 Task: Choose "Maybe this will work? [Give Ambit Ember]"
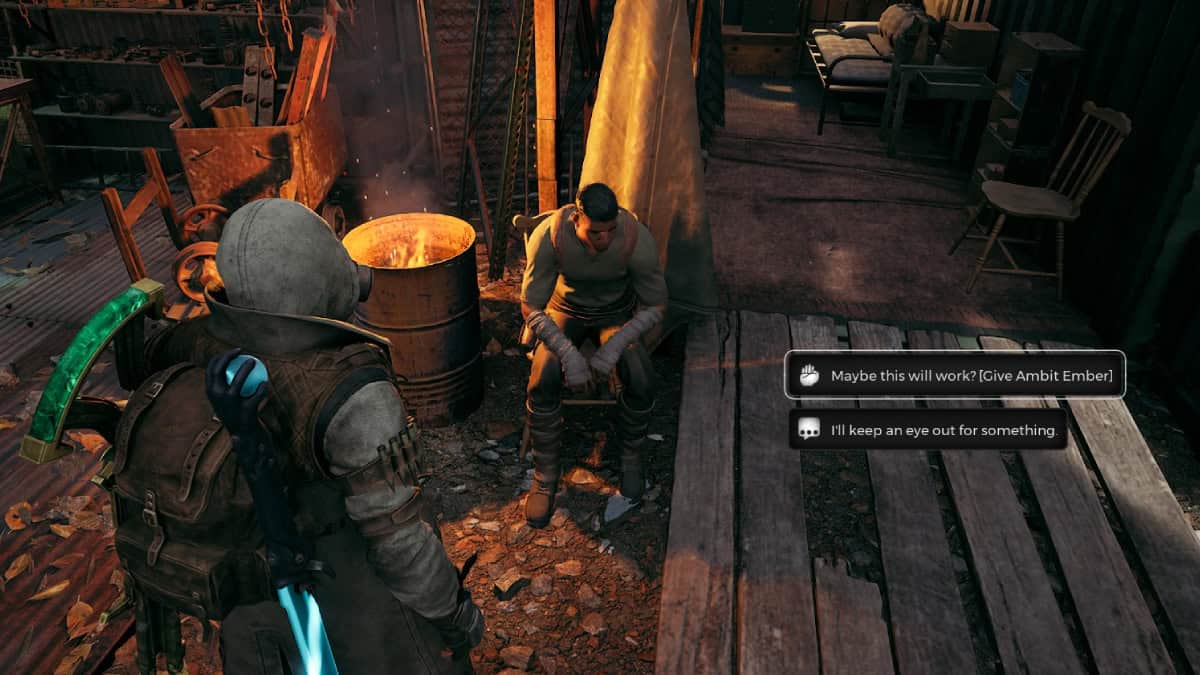click(x=955, y=375)
